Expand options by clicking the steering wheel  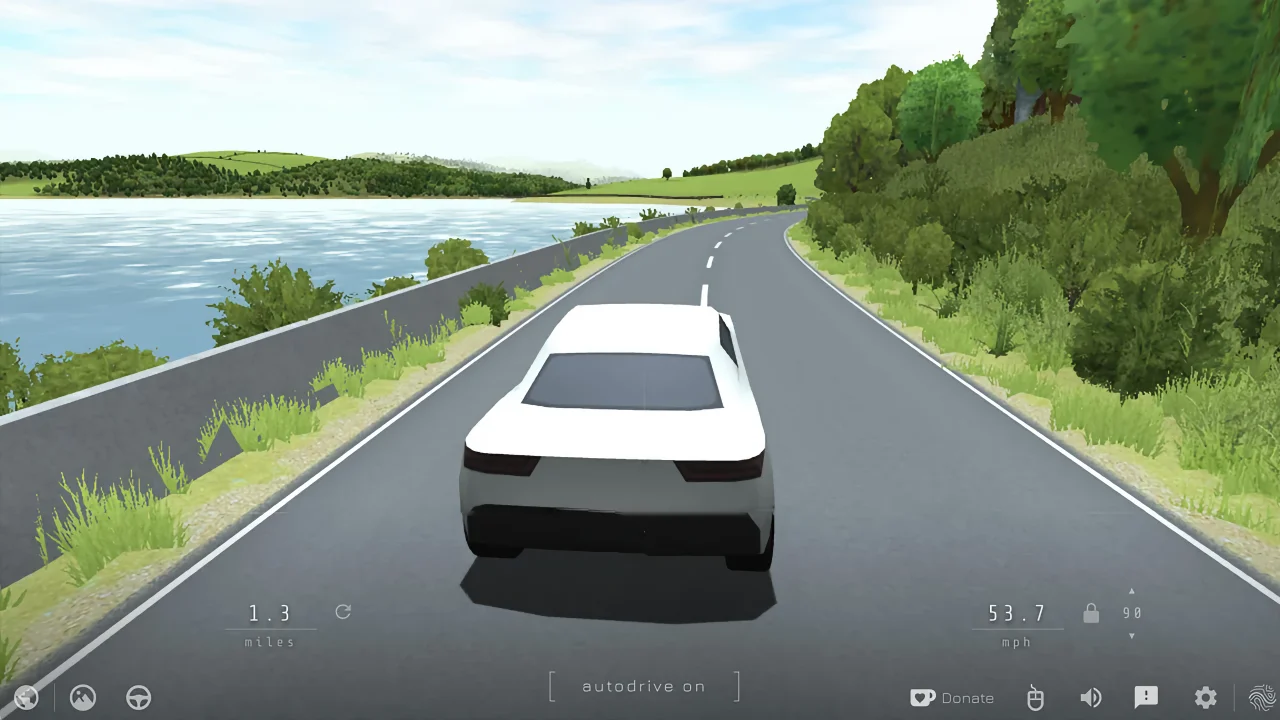click(139, 697)
